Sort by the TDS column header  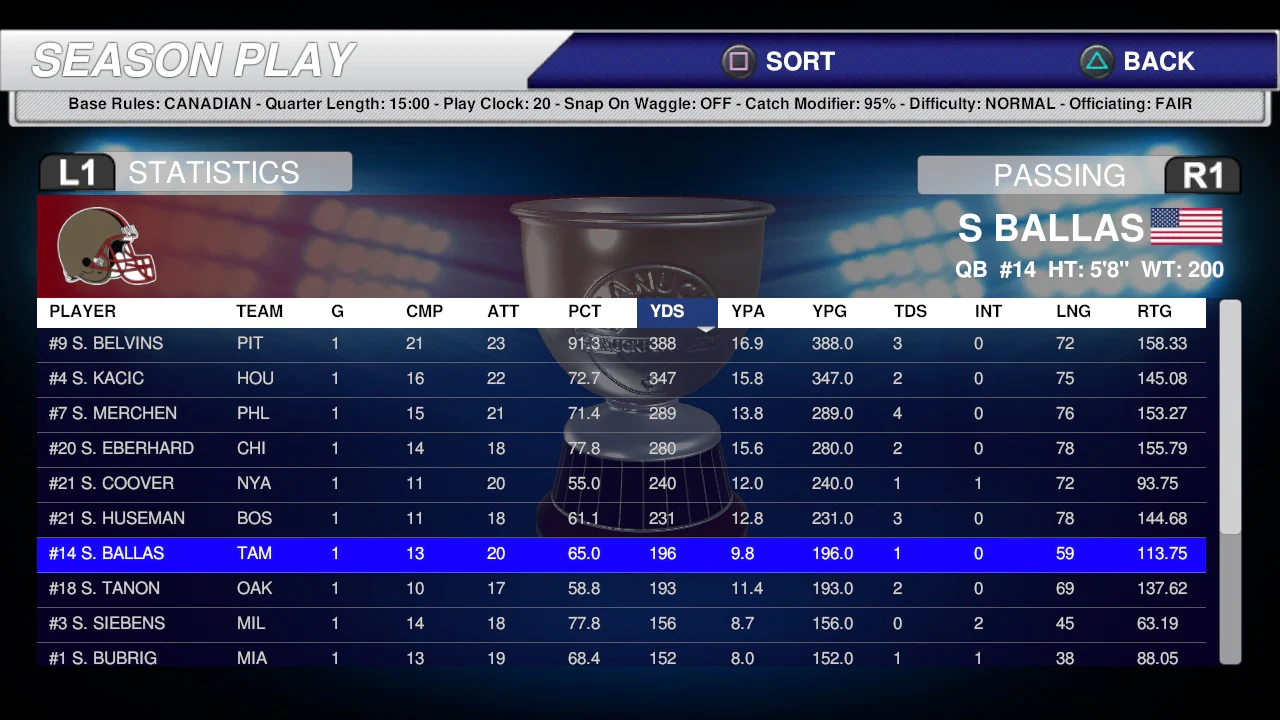910,312
